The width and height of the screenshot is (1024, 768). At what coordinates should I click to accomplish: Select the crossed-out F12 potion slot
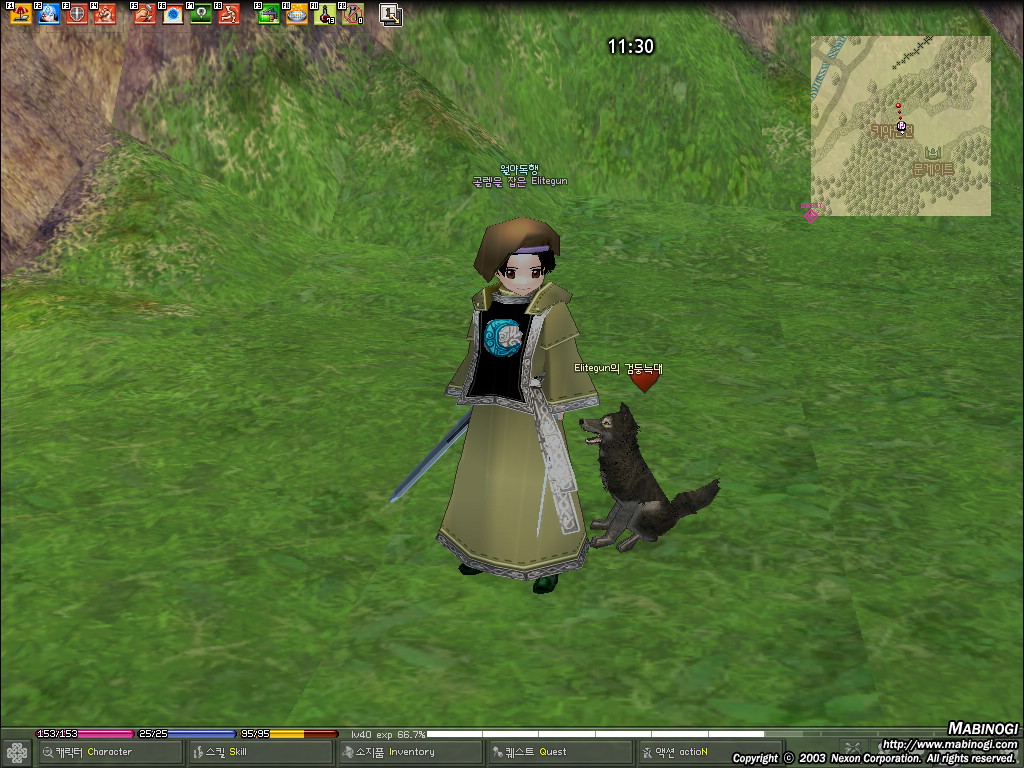click(352, 14)
